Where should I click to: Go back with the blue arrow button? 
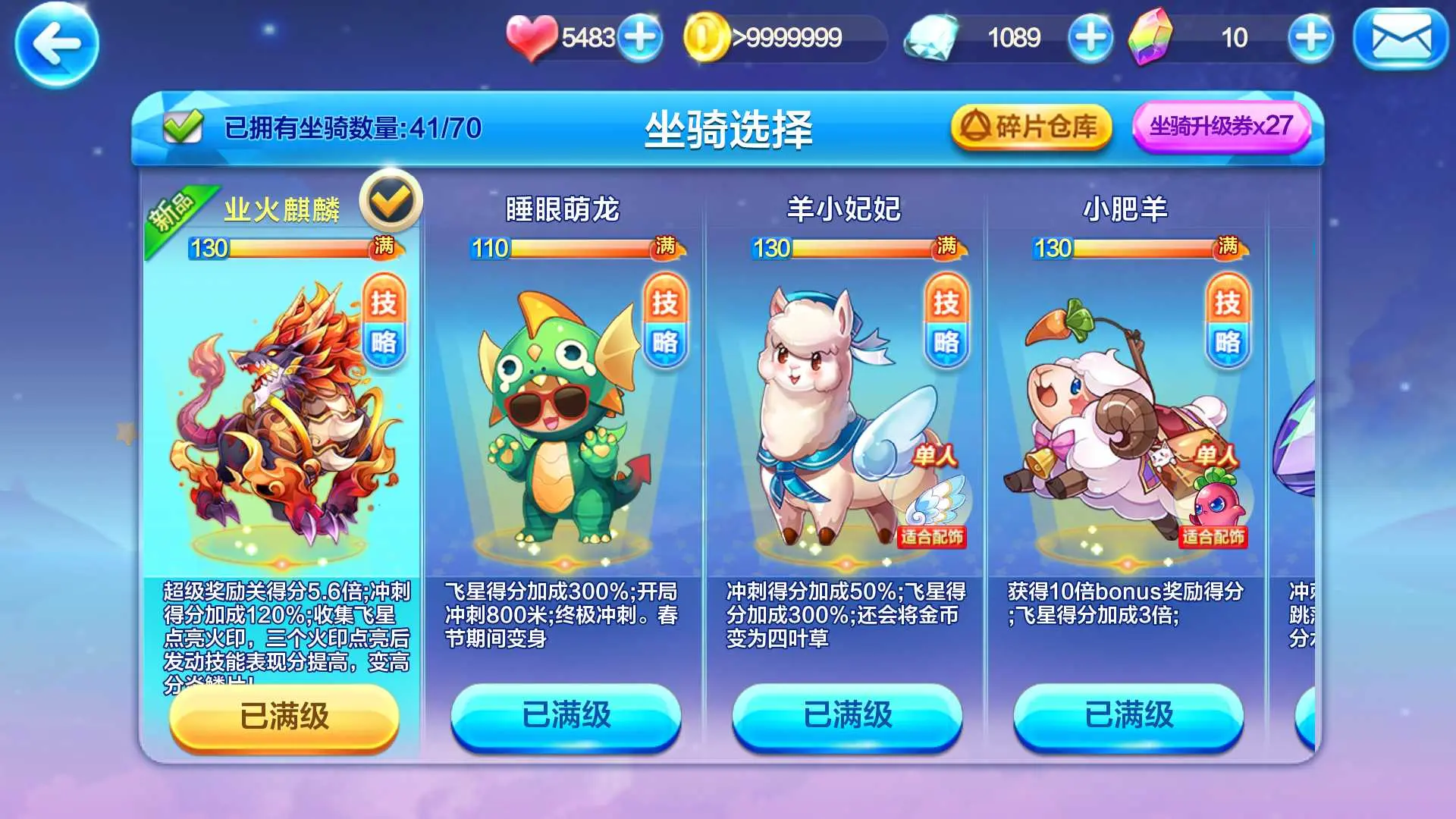pyautogui.click(x=57, y=44)
